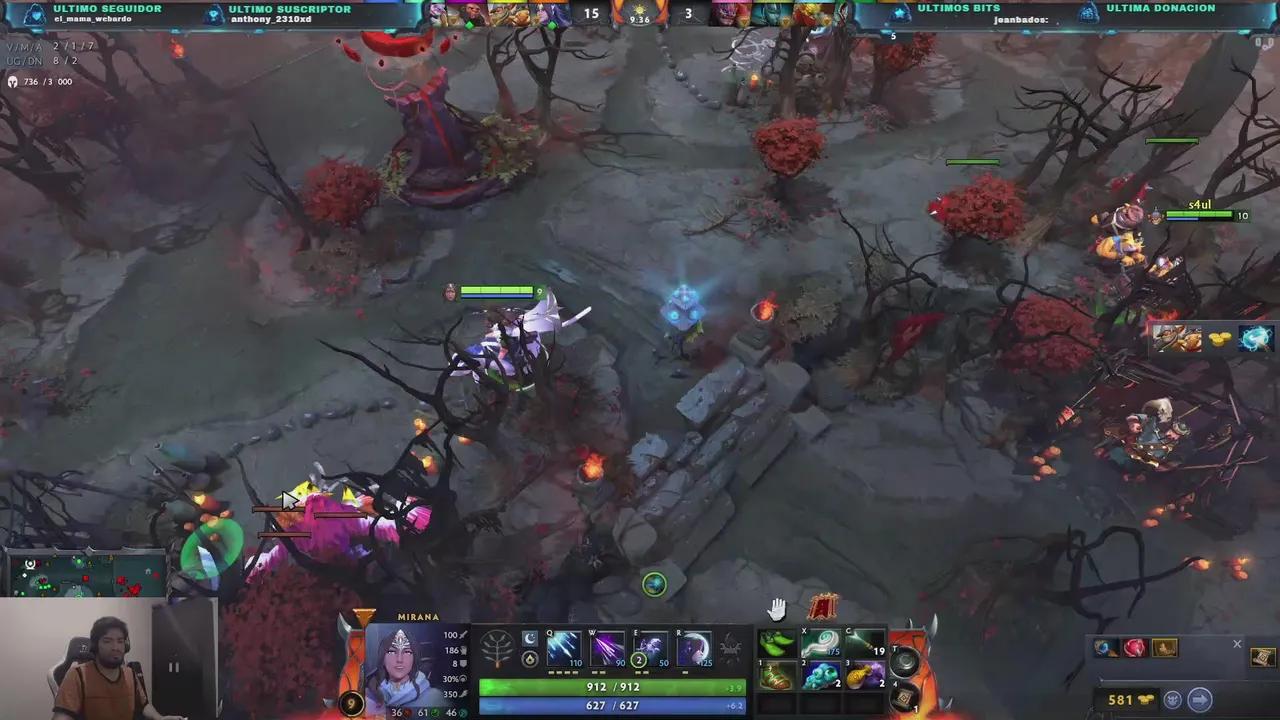Click the pink item in the quick buy panel
1280x720 pixels.
(x=1133, y=647)
